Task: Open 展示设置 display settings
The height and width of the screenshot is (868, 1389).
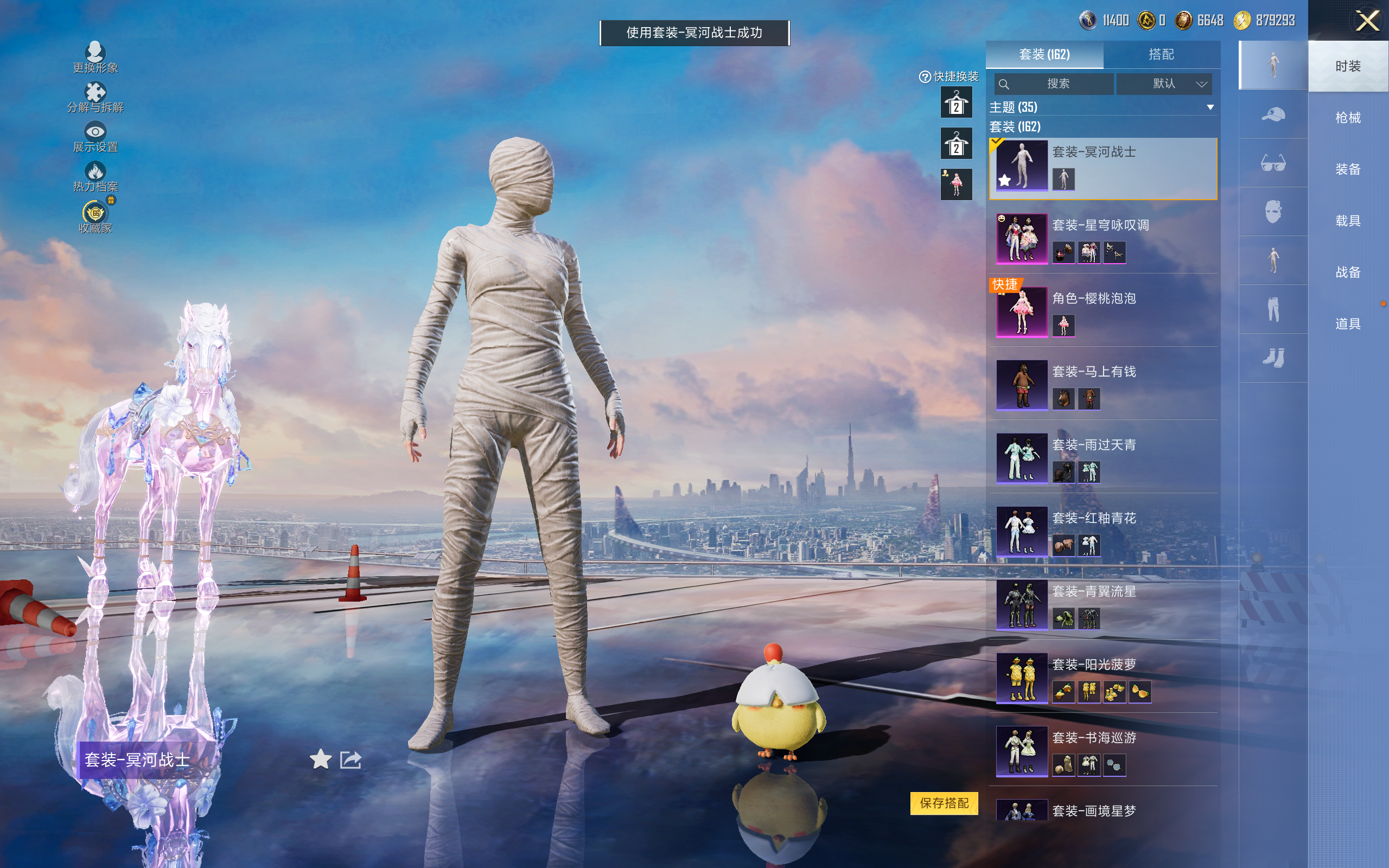Action: [x=95, y=137]
